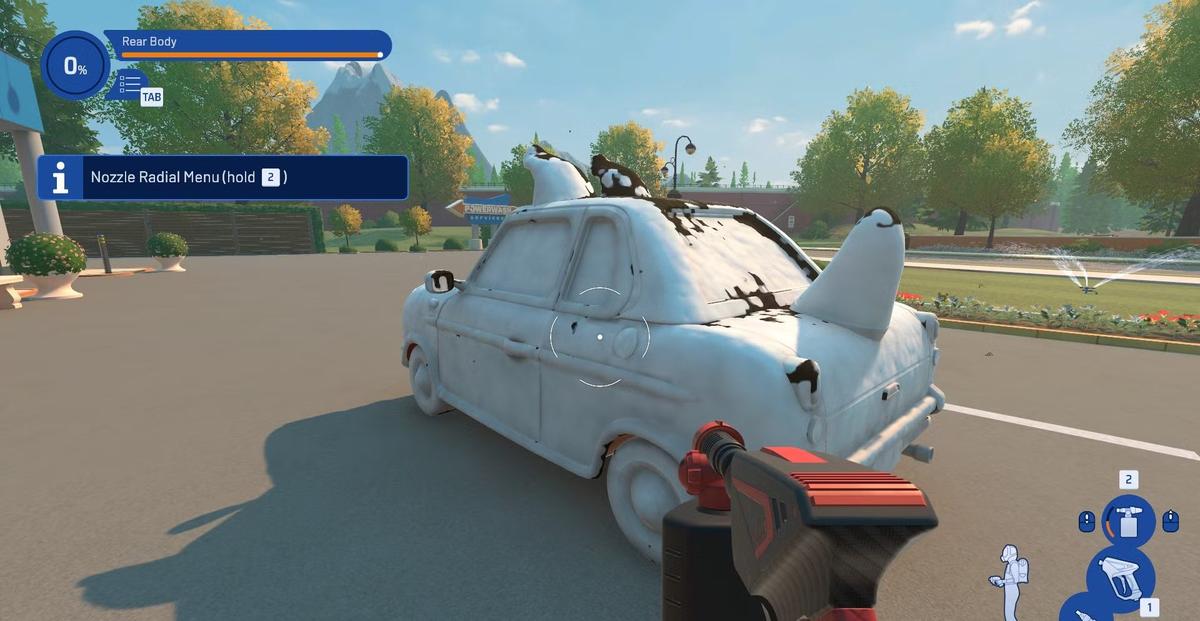Click the Nozzle Radial Menu info icon

click(60, 178)
